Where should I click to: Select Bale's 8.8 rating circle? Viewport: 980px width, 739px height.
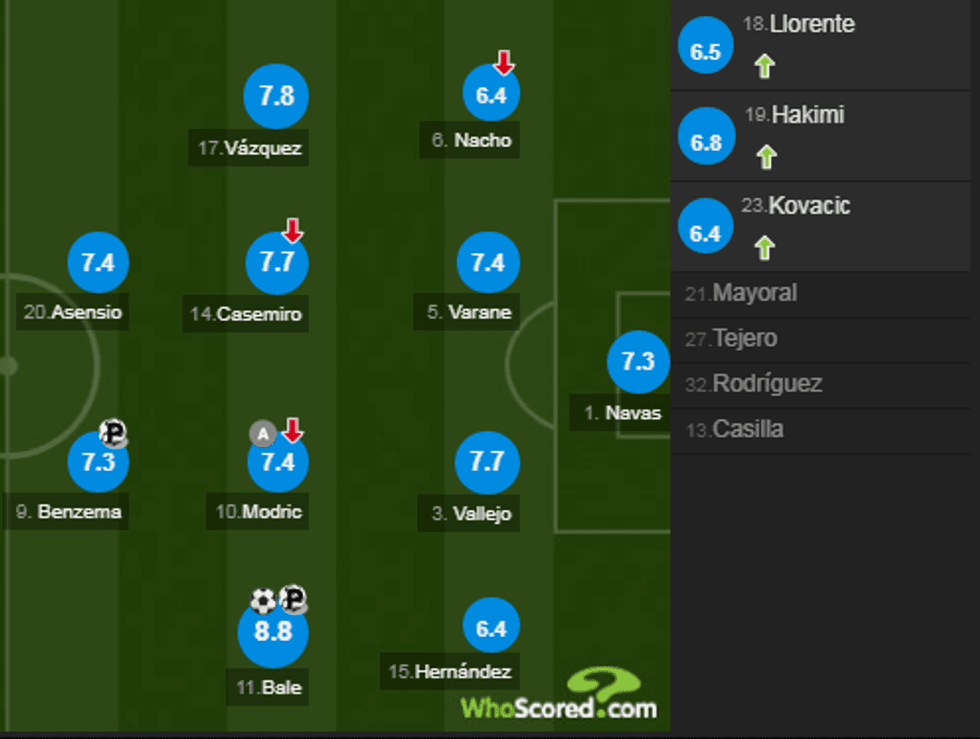point(273,633)
